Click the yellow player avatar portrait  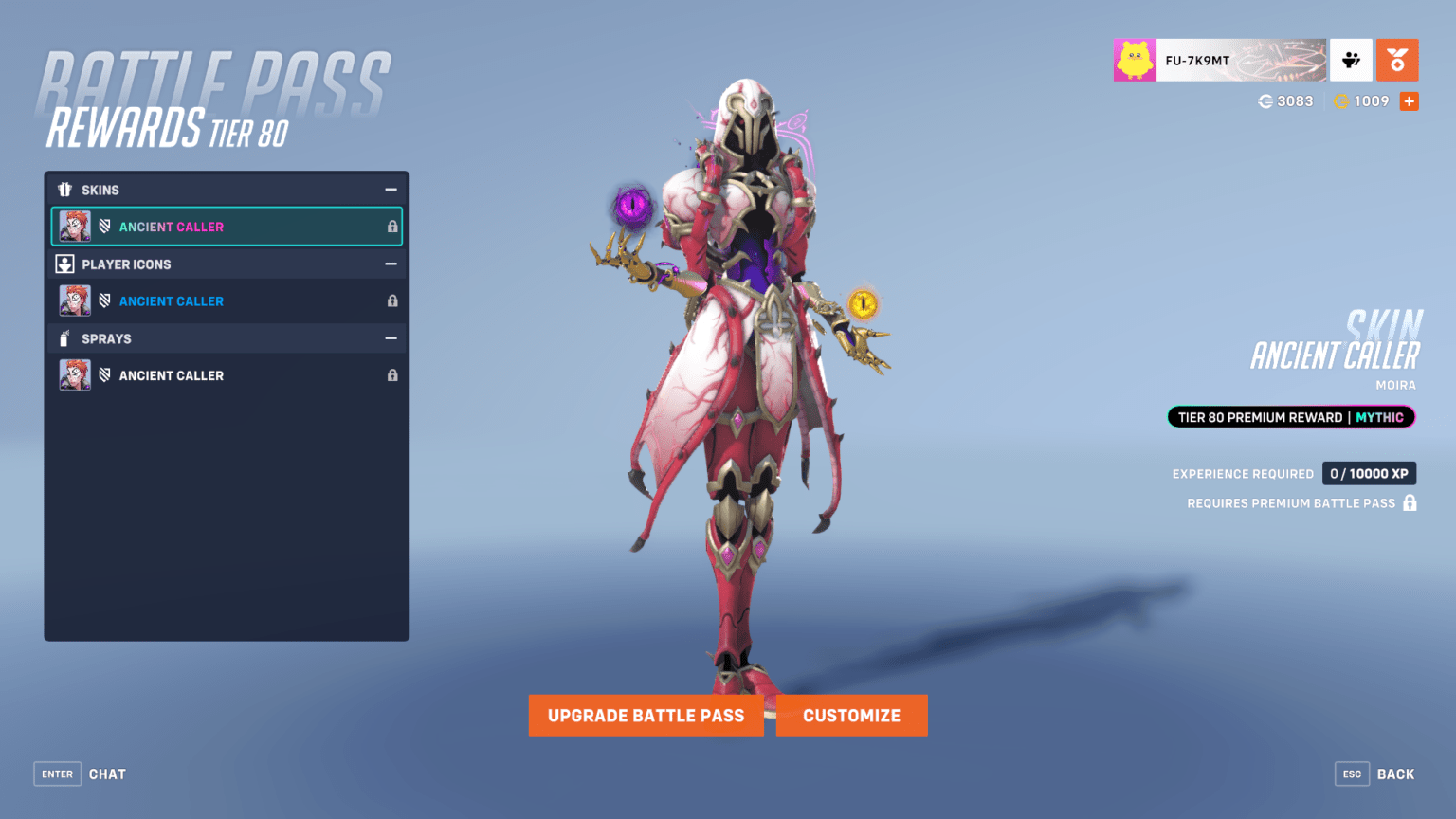tap(1134, 59)
